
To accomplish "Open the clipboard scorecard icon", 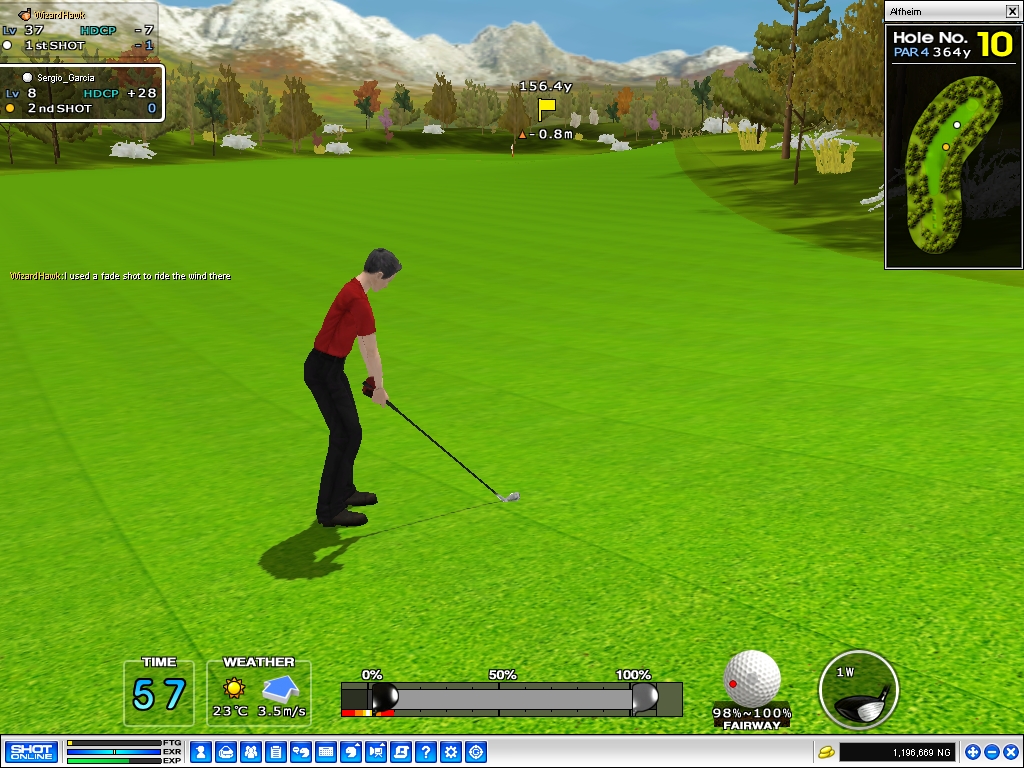I will (x=275, y=752).
